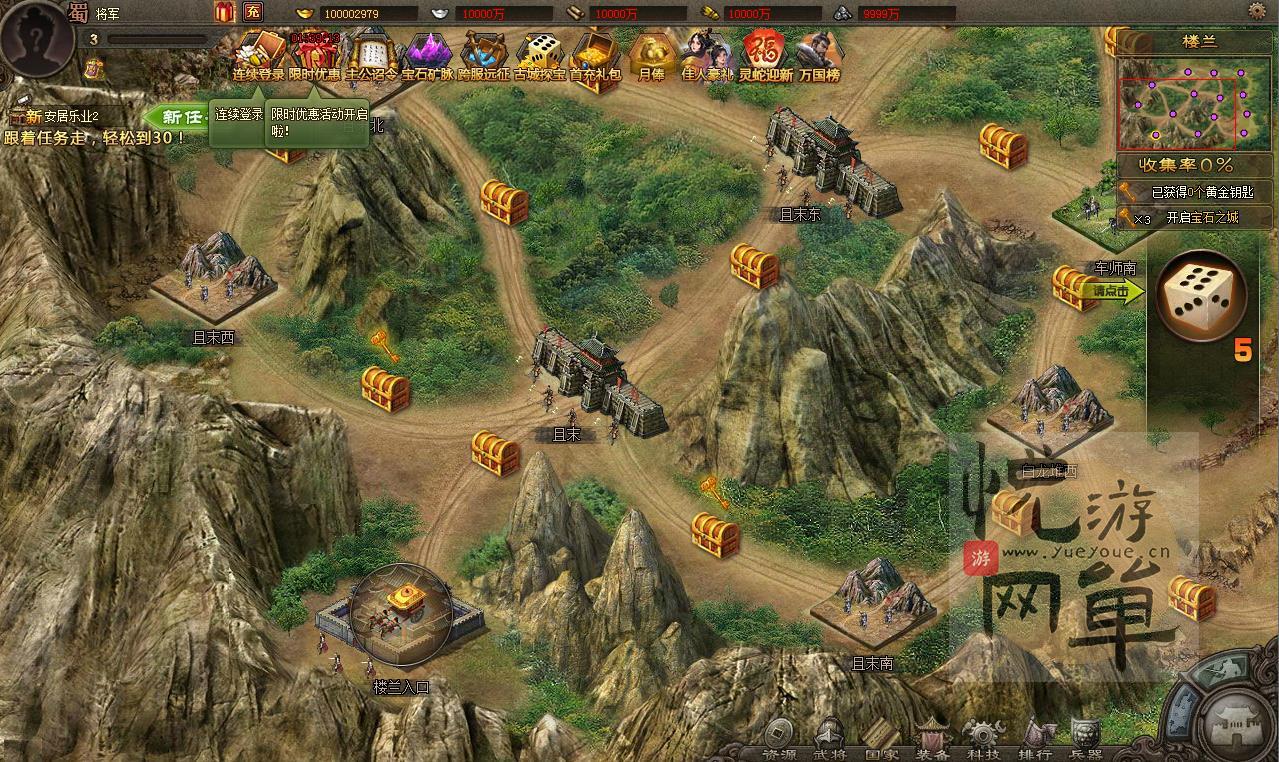Open the 限时优惠 limited-time offer icon

coord(314,55)
